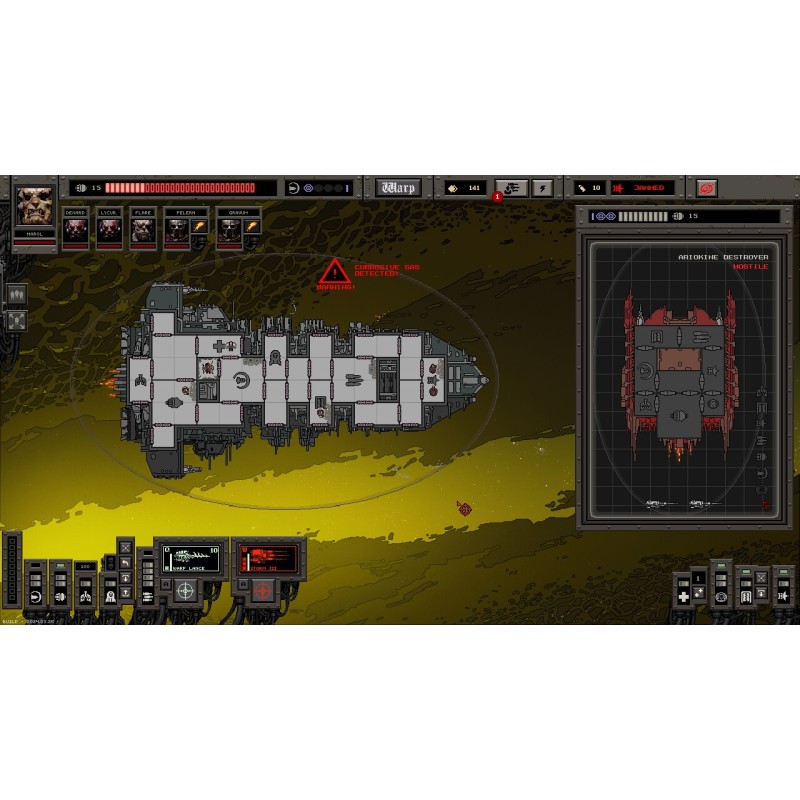Toggle the door control system icon
The image size is (800, 800).
point(745,597)
